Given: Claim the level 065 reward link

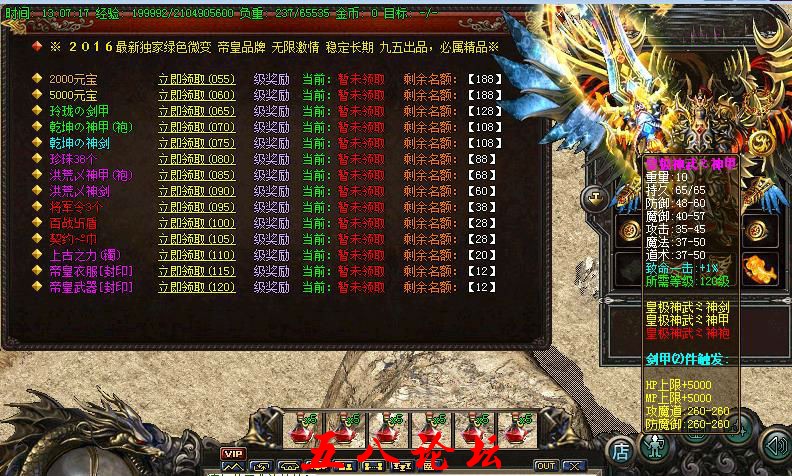Looking at the screenshot, I should click(x=196, y=111).
